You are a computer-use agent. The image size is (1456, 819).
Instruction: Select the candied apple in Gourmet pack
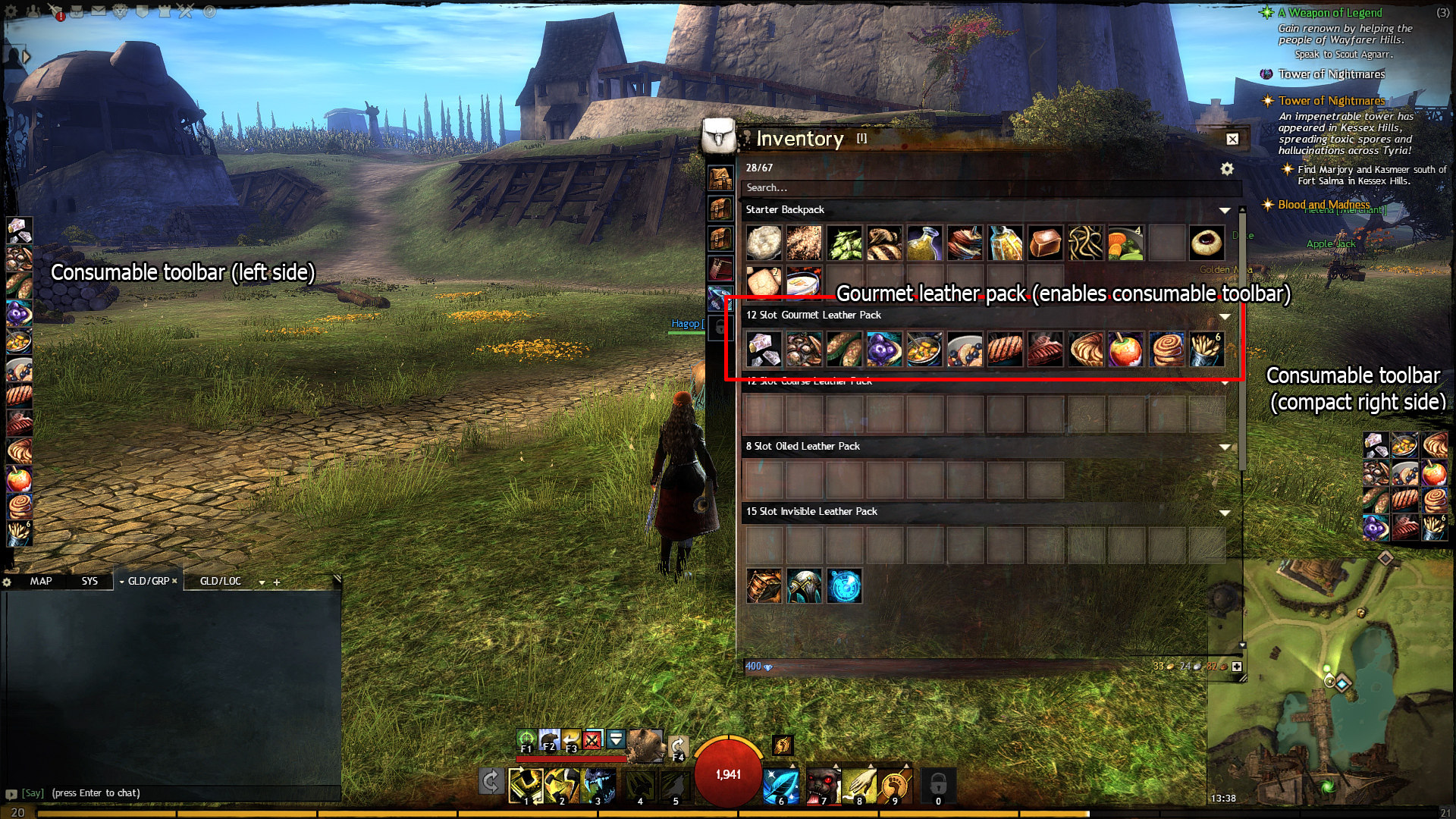(1125, 350)
